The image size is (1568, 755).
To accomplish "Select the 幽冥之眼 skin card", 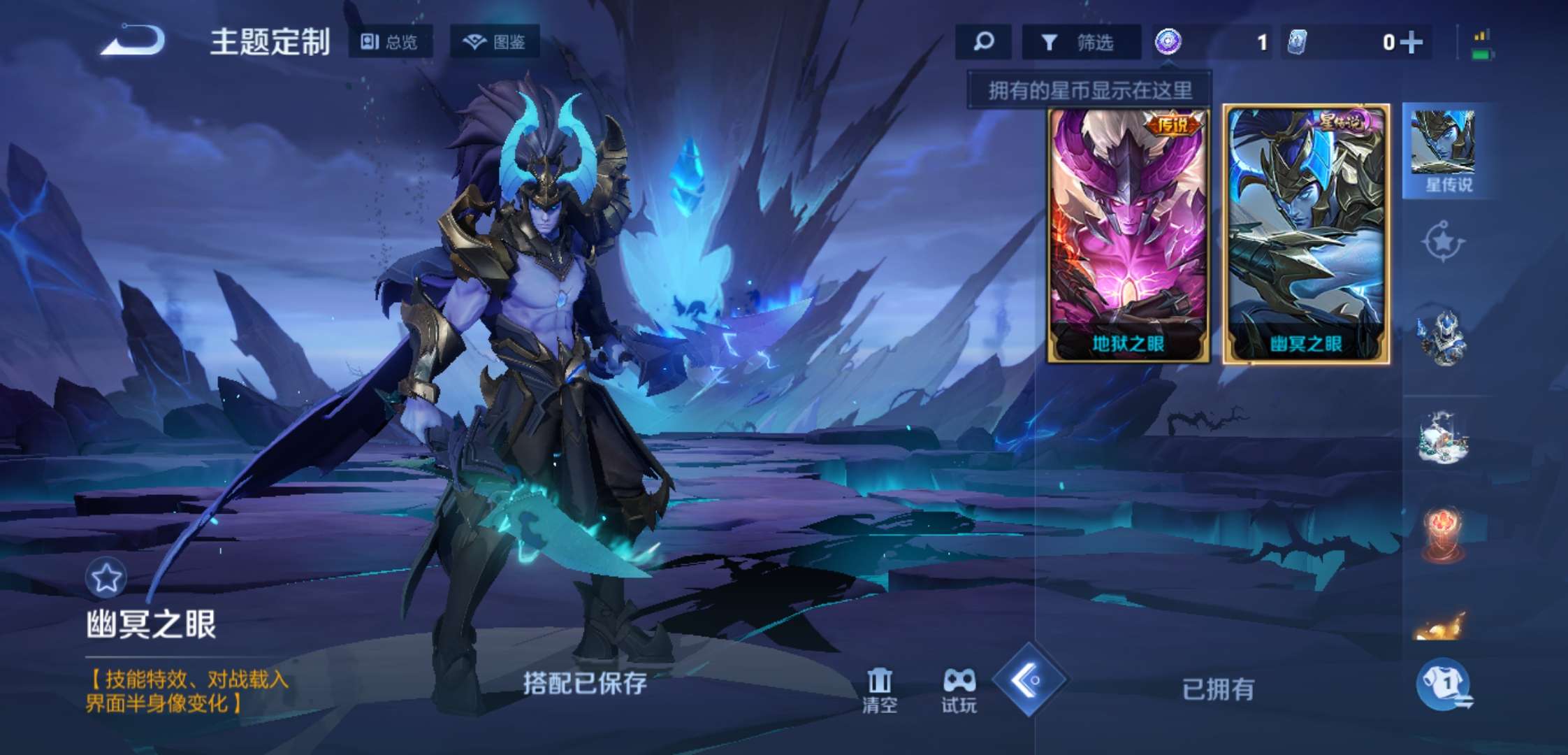I will (1306, 234).
